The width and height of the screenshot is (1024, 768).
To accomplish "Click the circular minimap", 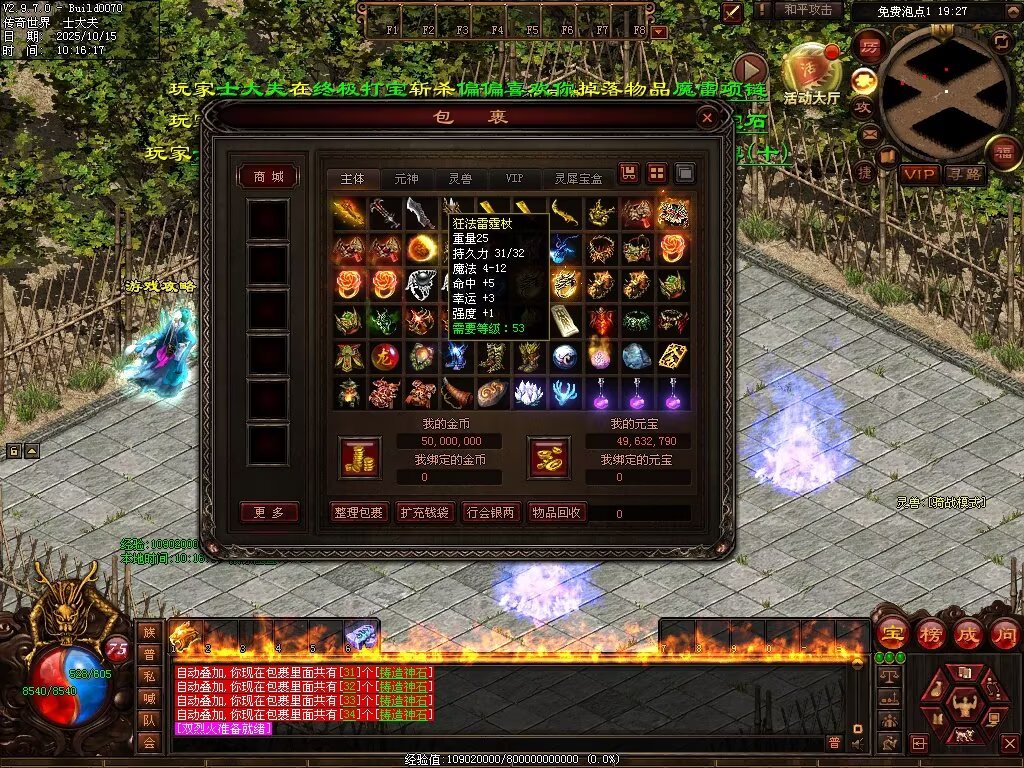I will (x=945, y=90).
